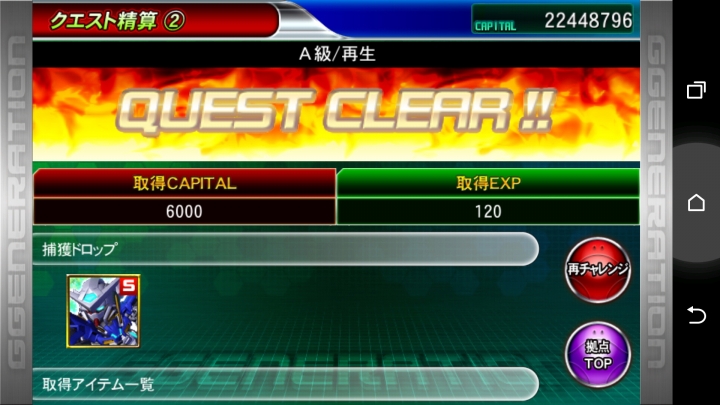720x405 pixels.
Task: Open Android recent apps overview
Action: coord(696,90)
